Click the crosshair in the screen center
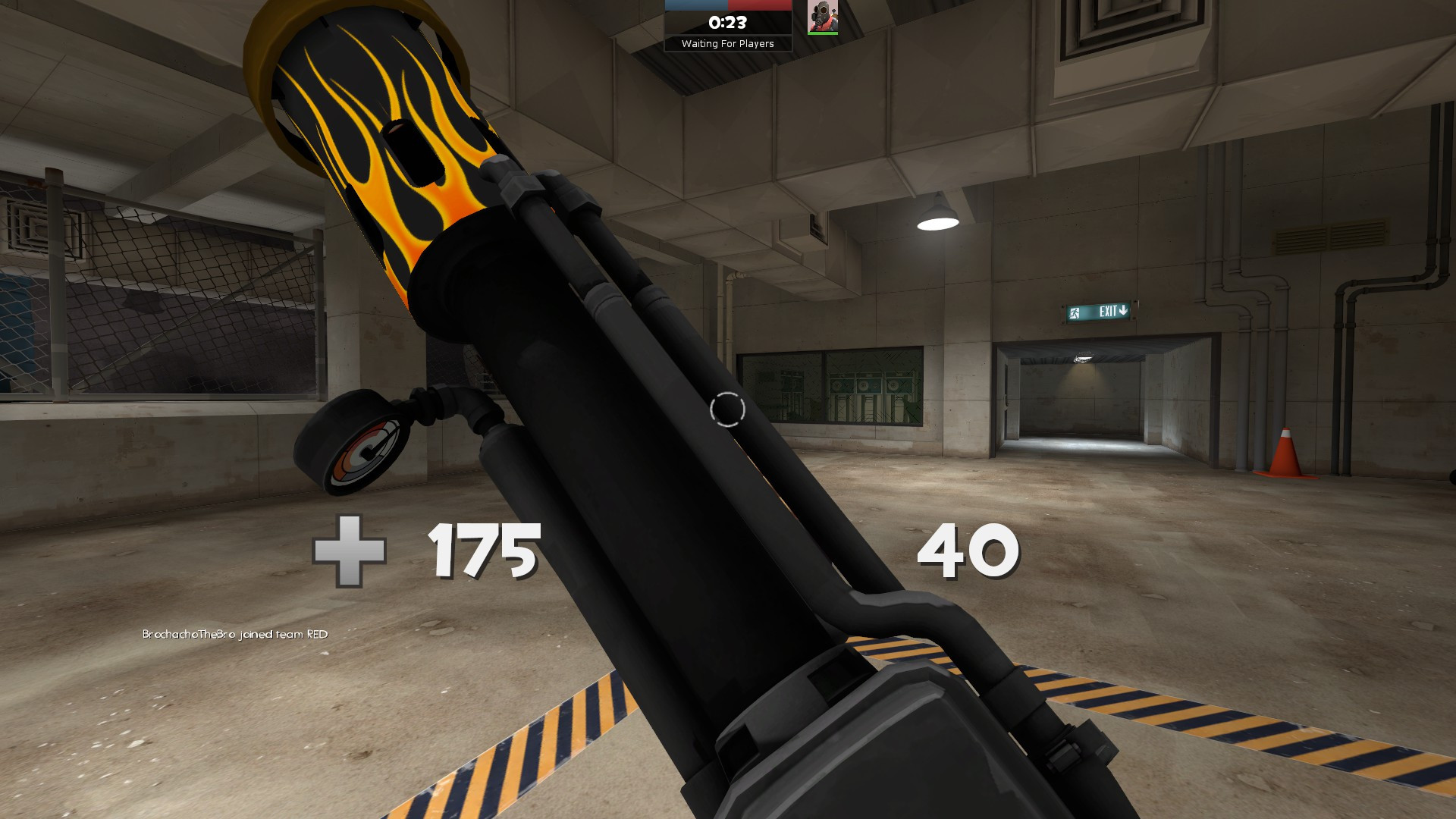This screenshot has height=819, width=1456. (x=726, y=409)
